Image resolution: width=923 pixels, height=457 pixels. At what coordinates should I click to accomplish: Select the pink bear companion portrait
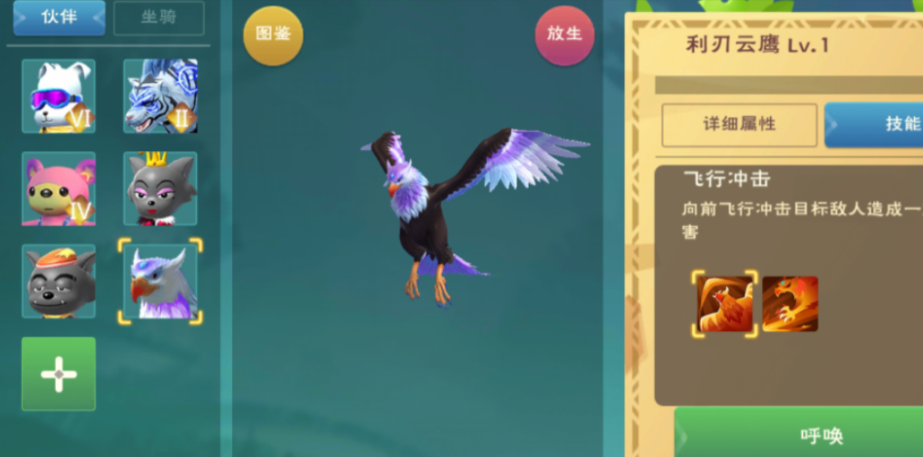[x=59, y=189]
